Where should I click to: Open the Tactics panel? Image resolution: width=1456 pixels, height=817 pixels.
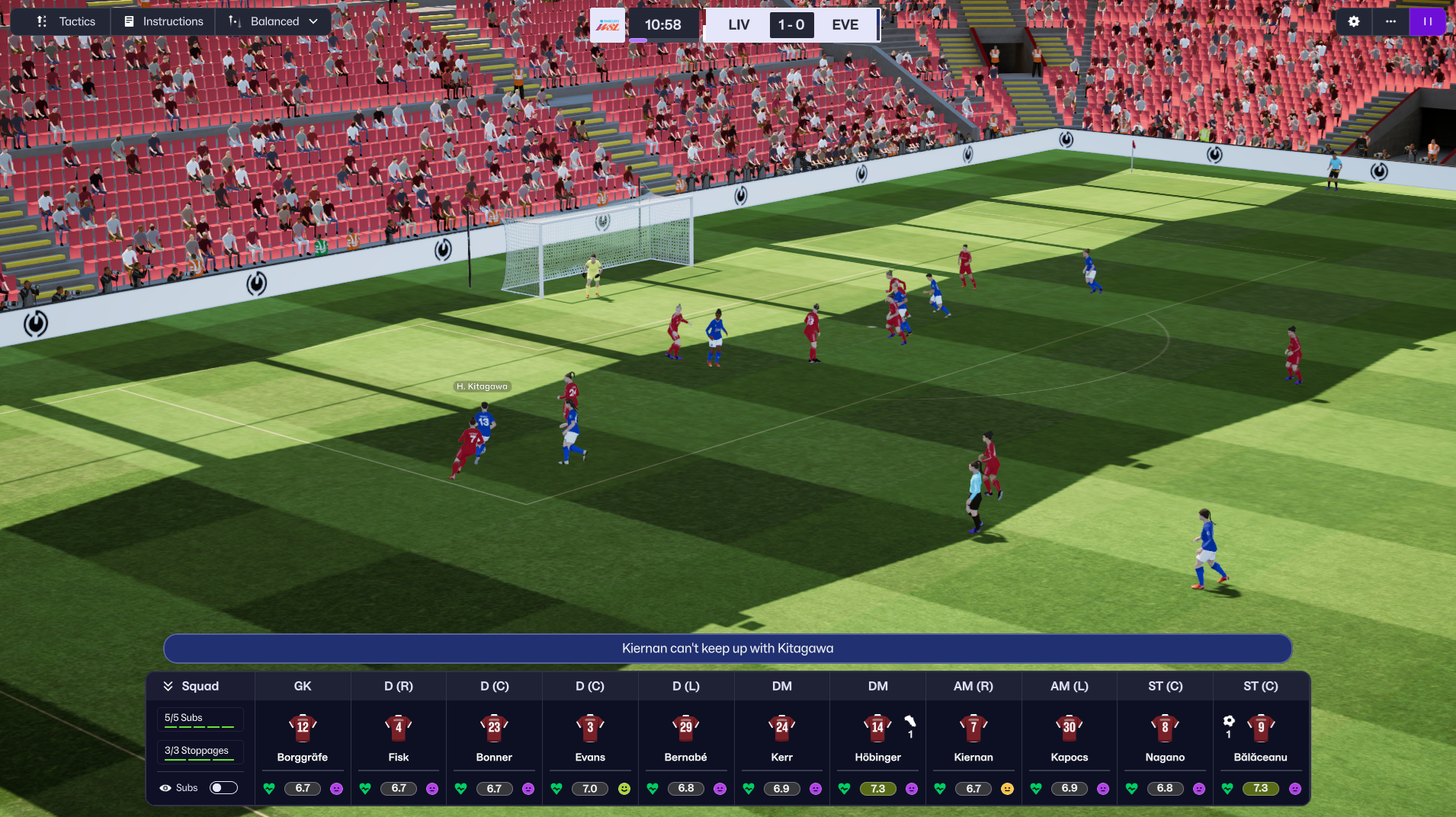coord(66,21)
